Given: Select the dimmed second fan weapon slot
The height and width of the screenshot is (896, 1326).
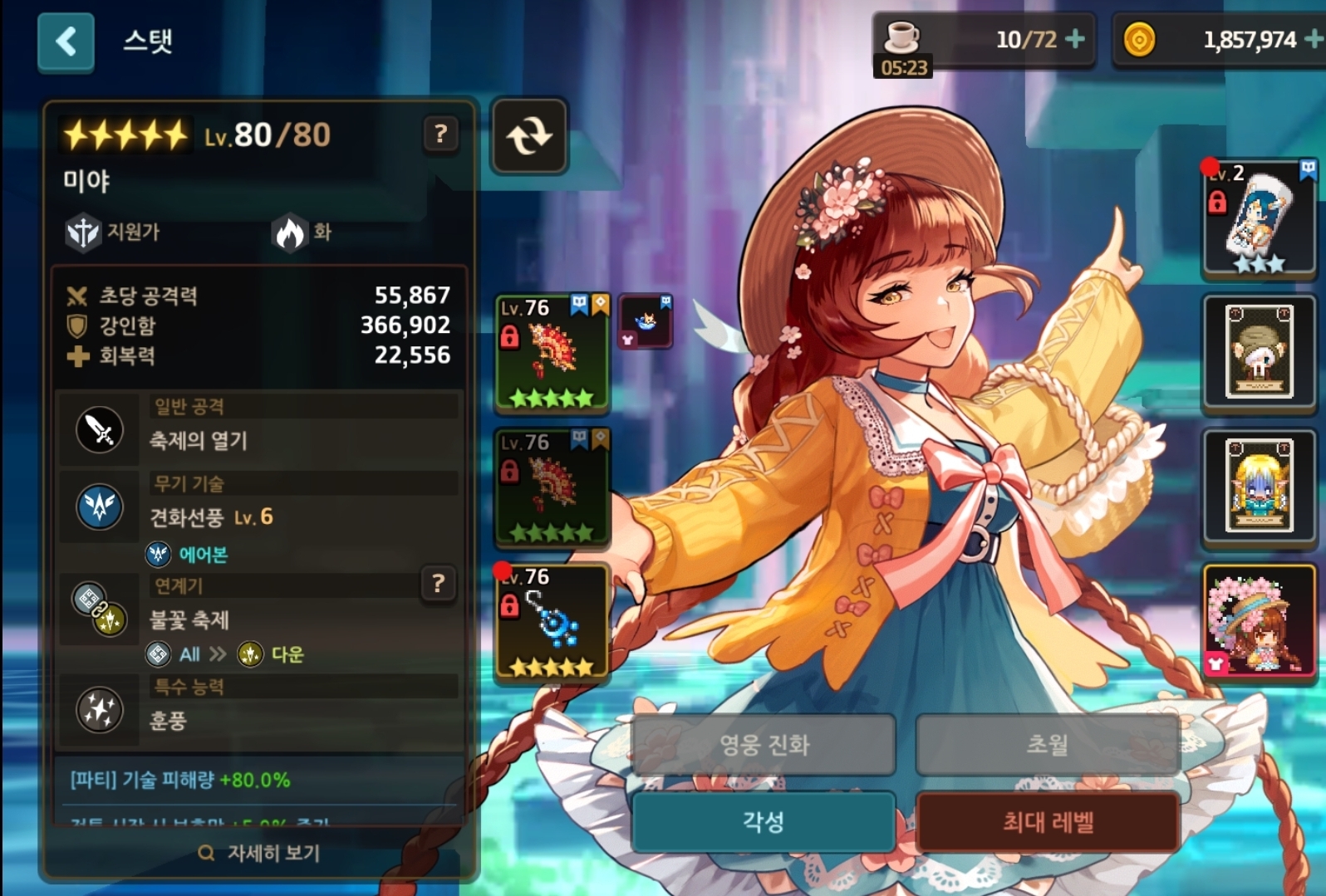Looking at the screenshot, I should [x=552, y=487].
